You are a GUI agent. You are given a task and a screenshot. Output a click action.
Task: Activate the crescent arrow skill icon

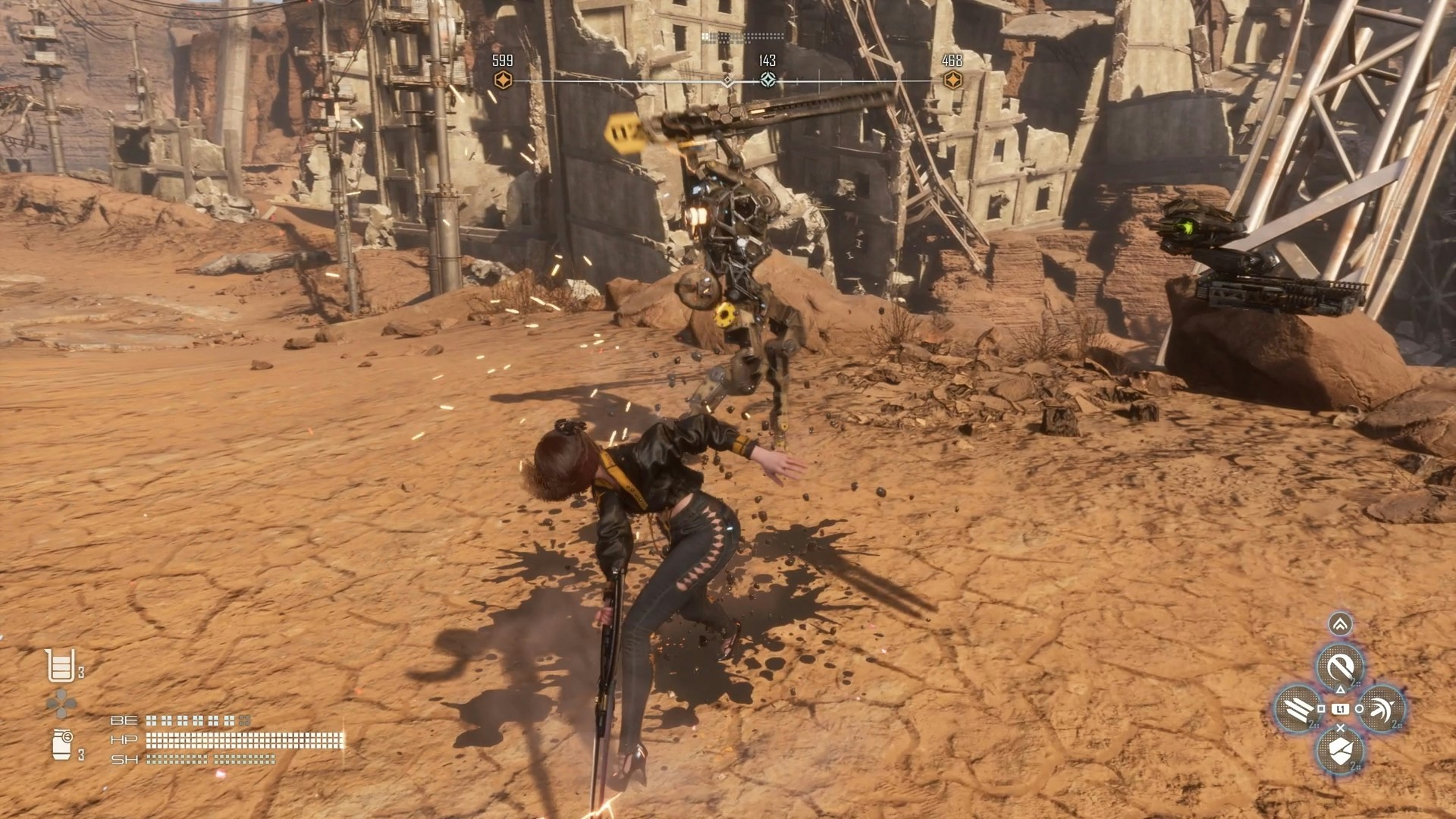point(1382,708)
